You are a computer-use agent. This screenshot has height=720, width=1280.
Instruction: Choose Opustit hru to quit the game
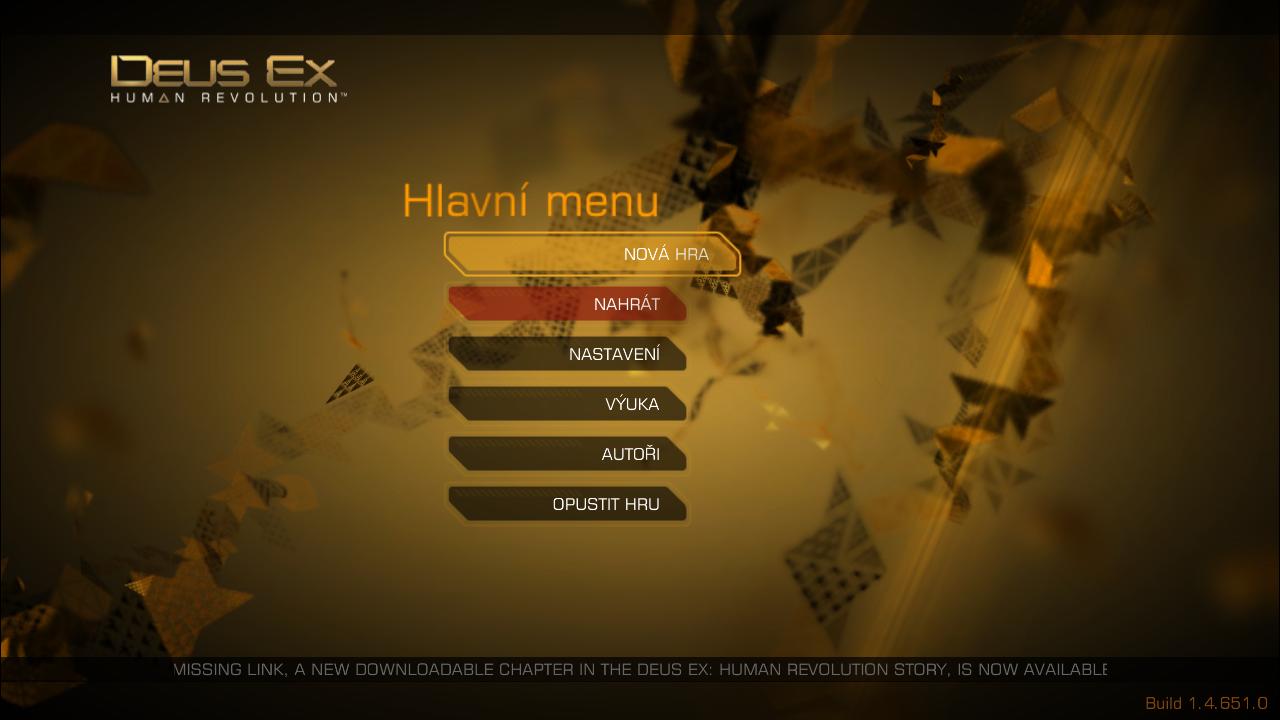click(x=567, y=504)
